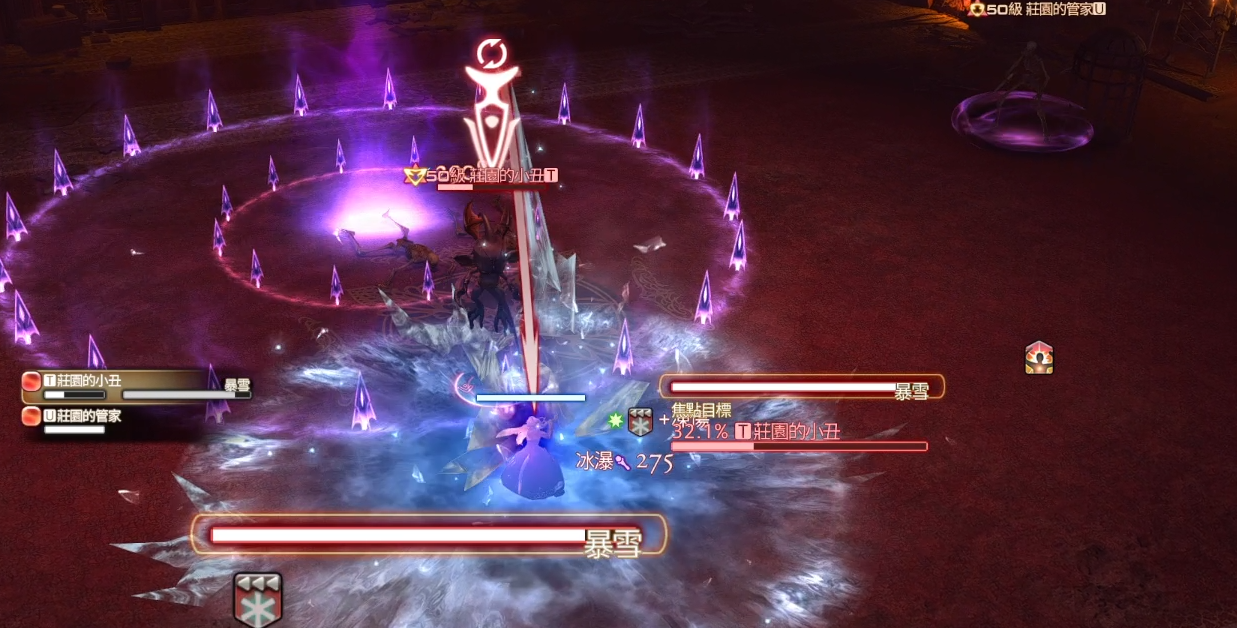The image size is (1237, 628).
Task: Click the snowflake debuff icon below the cast bar
Action: (x=257, y=598)
